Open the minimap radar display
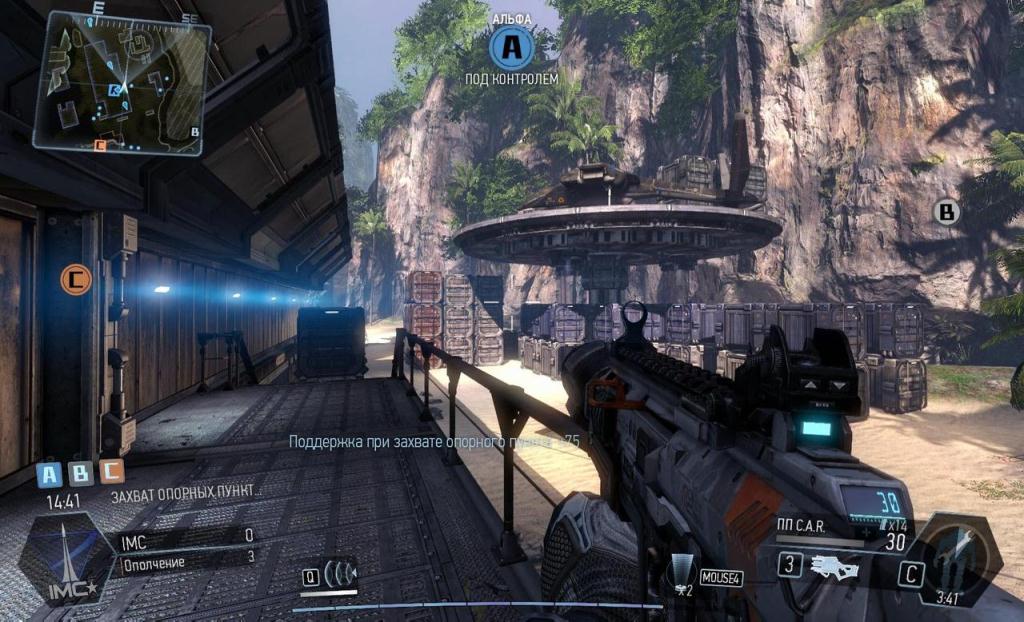Image resolution: width=1024 pixels, height=622 pixels. coord(122,82)
